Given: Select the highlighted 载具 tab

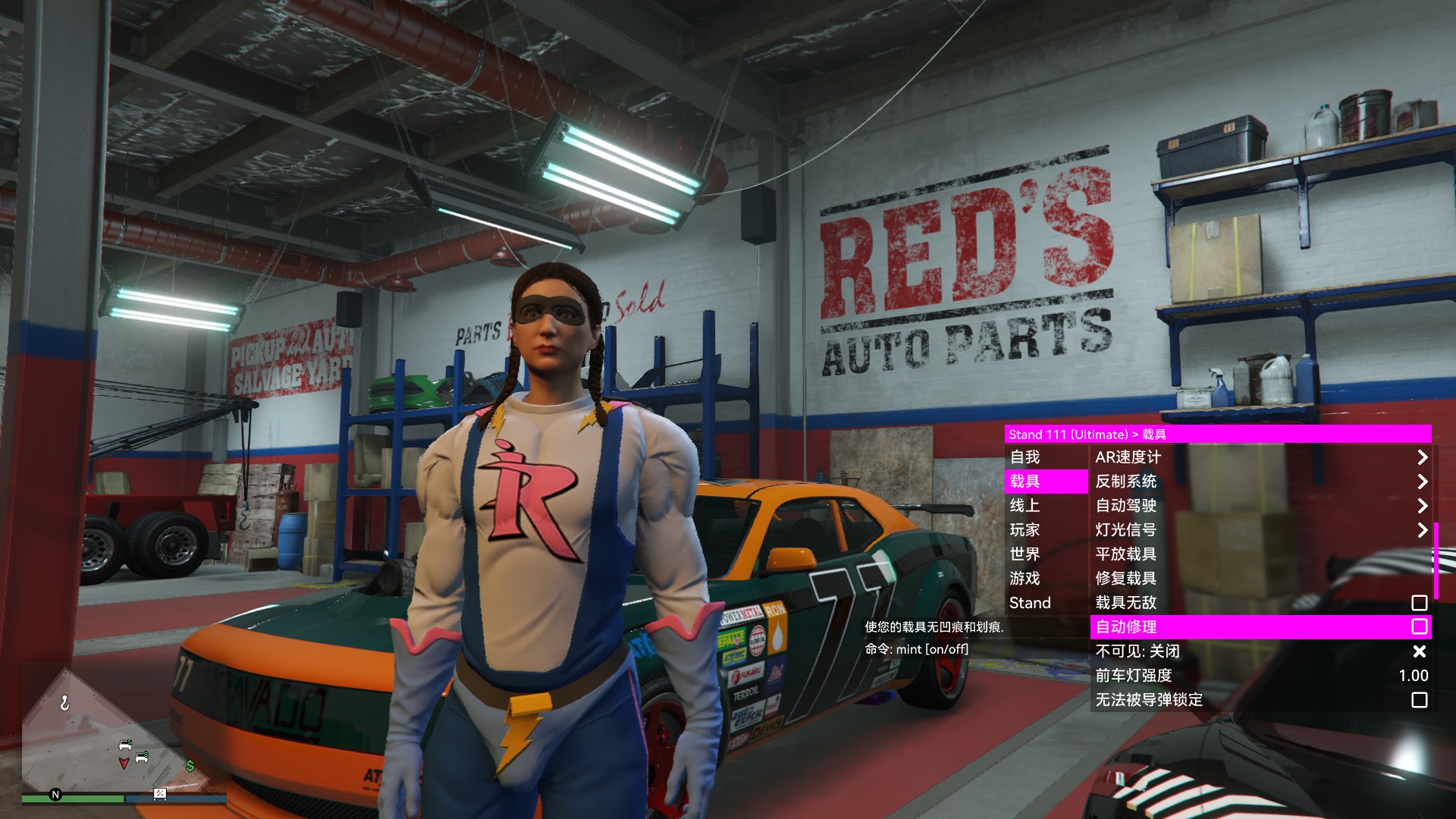Looking at the screenshot, I should tap(1046, 482).
